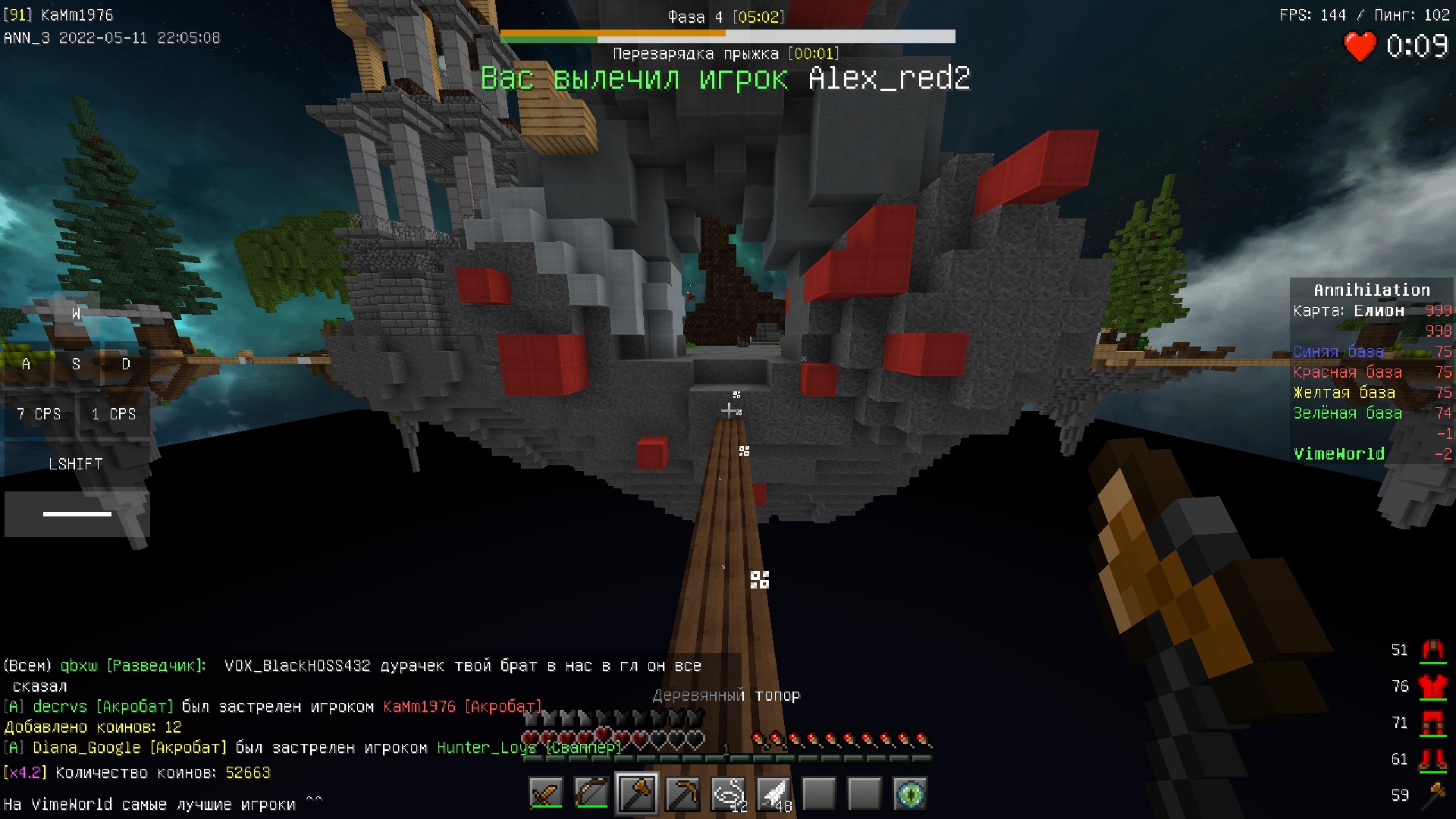Click the Красная база scoreboard row
Screen dimensions: 1456x819
tap(1371, 372)
